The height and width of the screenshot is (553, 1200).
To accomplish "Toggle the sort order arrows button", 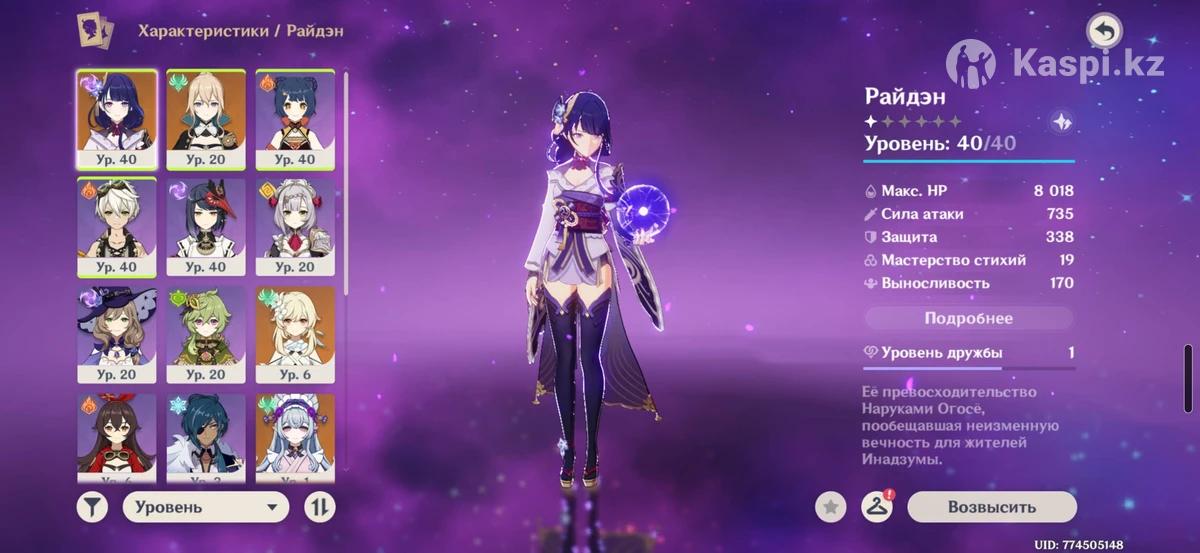I will coord(321,507).
